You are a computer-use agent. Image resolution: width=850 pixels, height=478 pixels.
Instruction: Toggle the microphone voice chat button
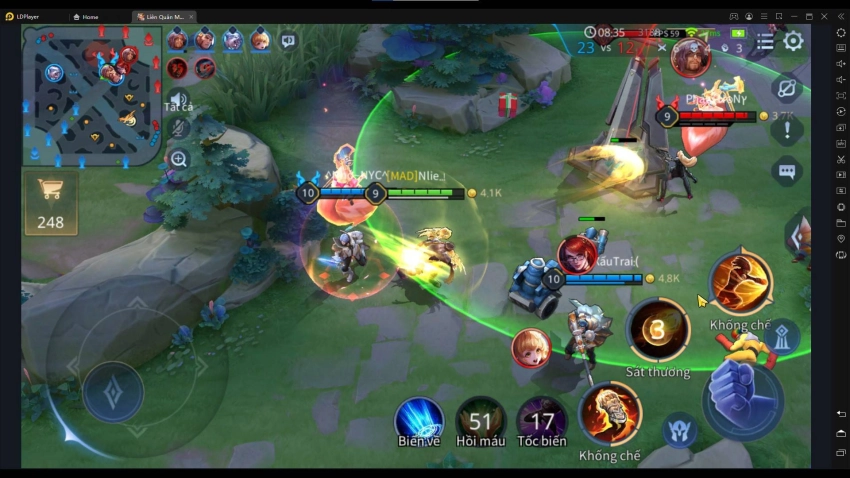point(179,129)
